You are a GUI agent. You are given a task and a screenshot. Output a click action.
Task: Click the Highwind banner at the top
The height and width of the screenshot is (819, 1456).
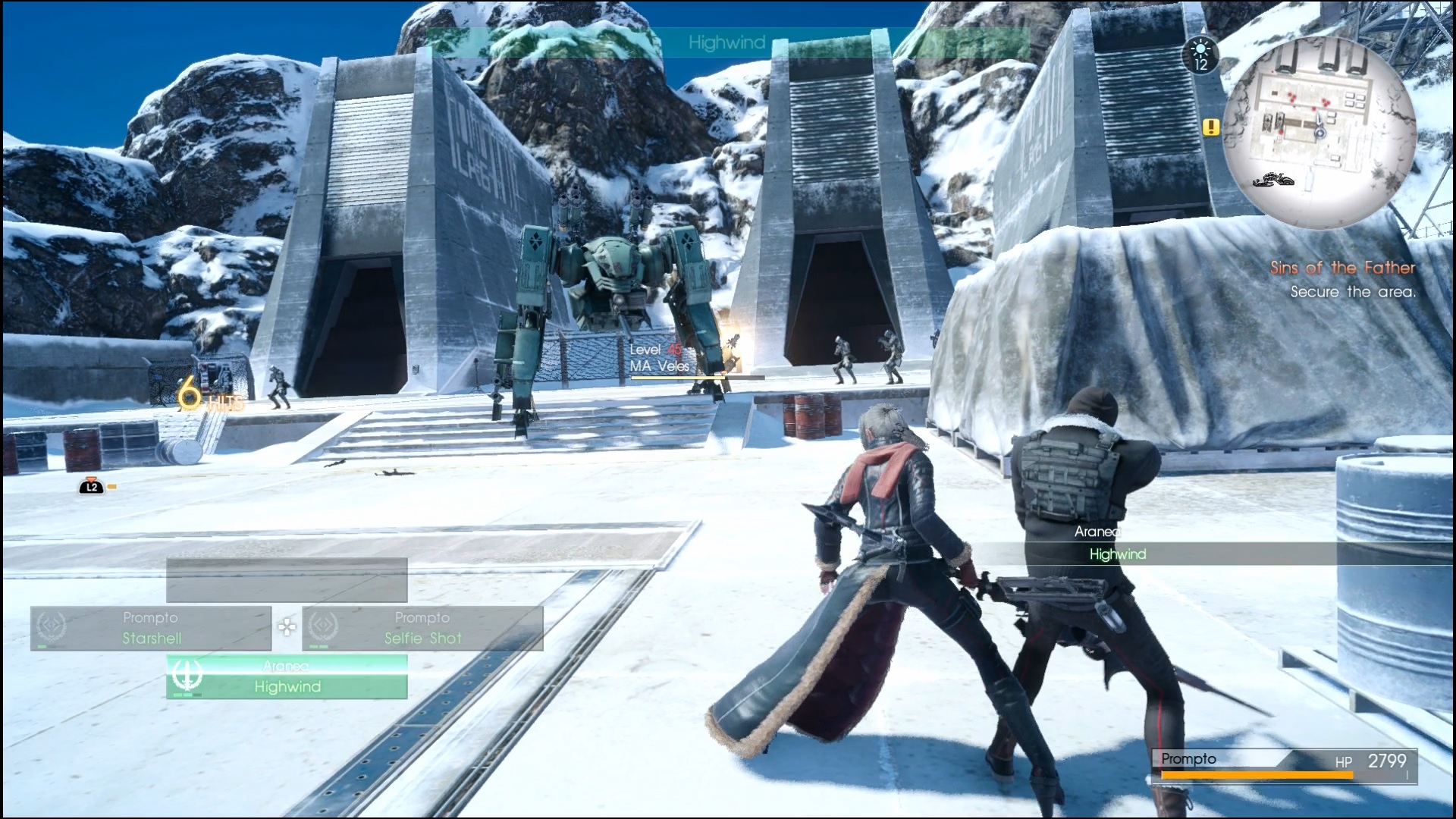click(726, 42)
